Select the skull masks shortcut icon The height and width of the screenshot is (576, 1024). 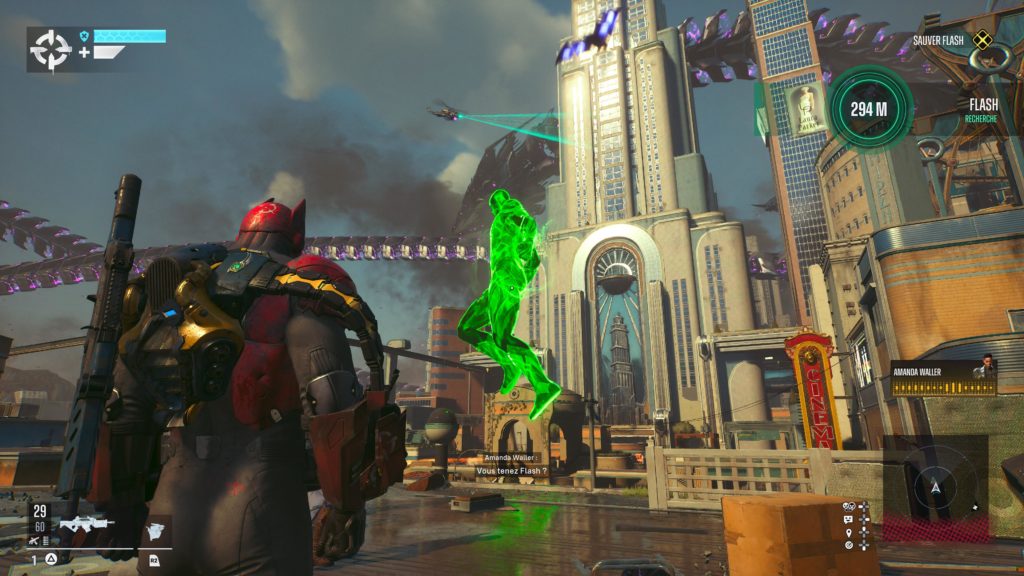tap(848, 506)
